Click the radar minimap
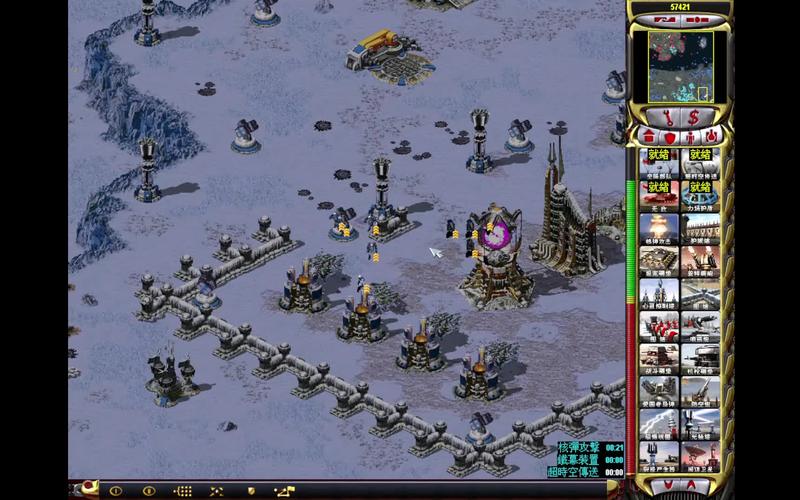The image size is (800, 500). [680, 64]
